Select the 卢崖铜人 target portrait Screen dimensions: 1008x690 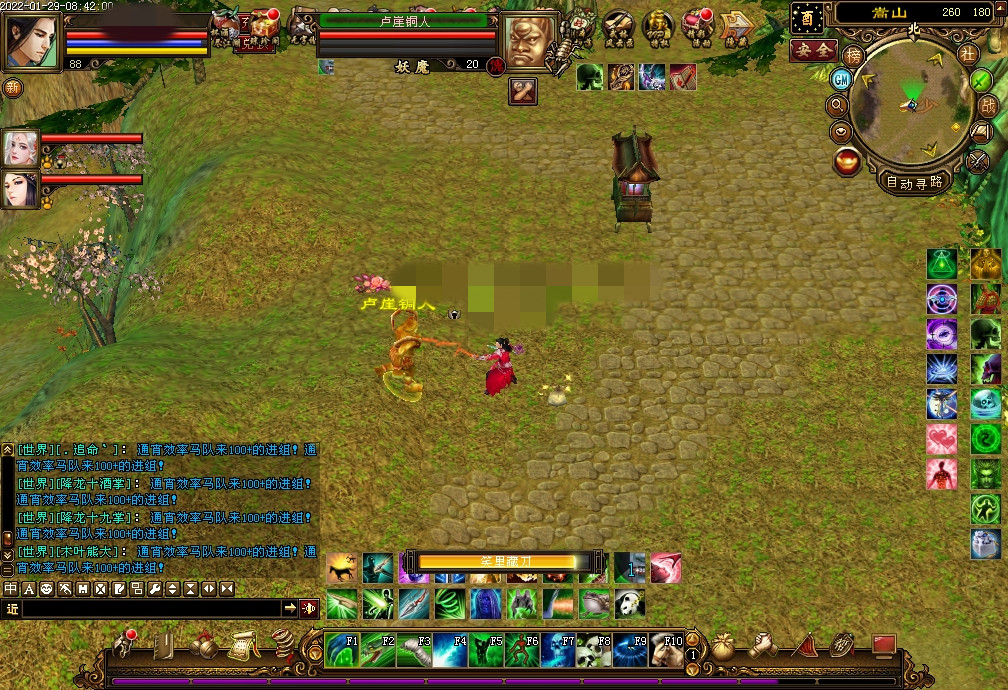529,42
